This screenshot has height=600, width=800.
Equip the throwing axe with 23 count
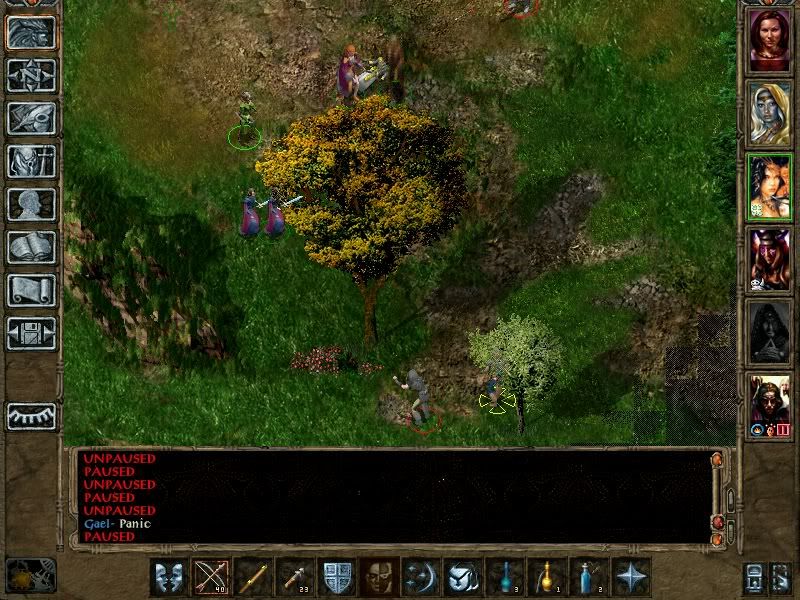coord(294,577)
